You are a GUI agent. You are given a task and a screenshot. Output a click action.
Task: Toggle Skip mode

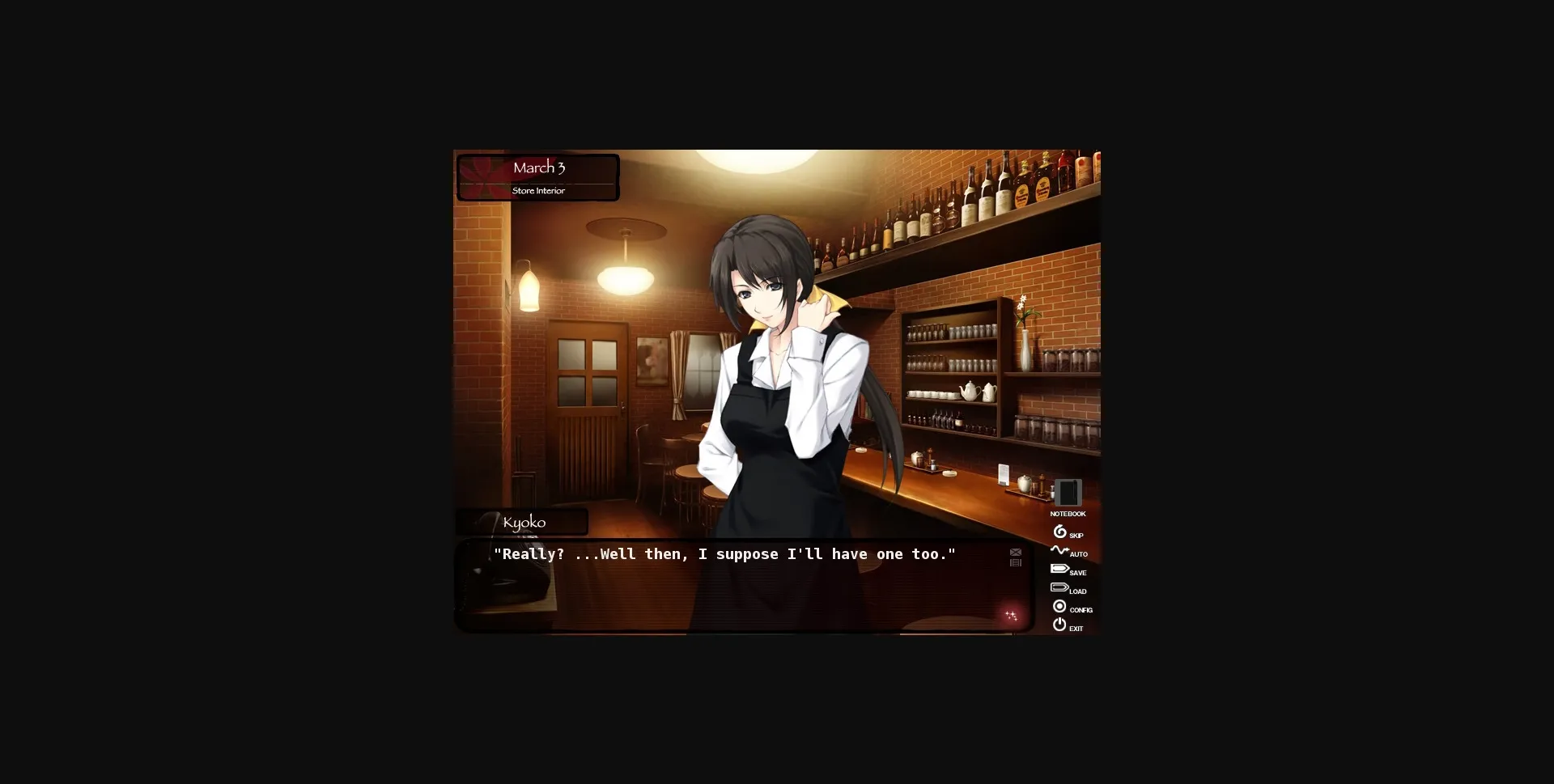pyautogui.click(x=1059, y=531)
